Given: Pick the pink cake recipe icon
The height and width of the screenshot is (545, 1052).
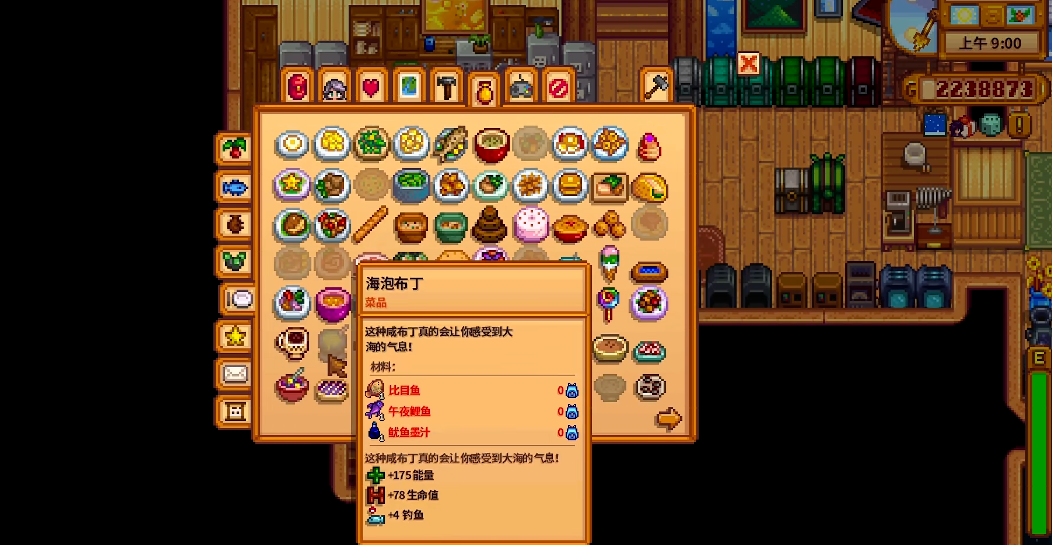Looking at the screenshot, I should pyautogui.click(x=530, y=225).
